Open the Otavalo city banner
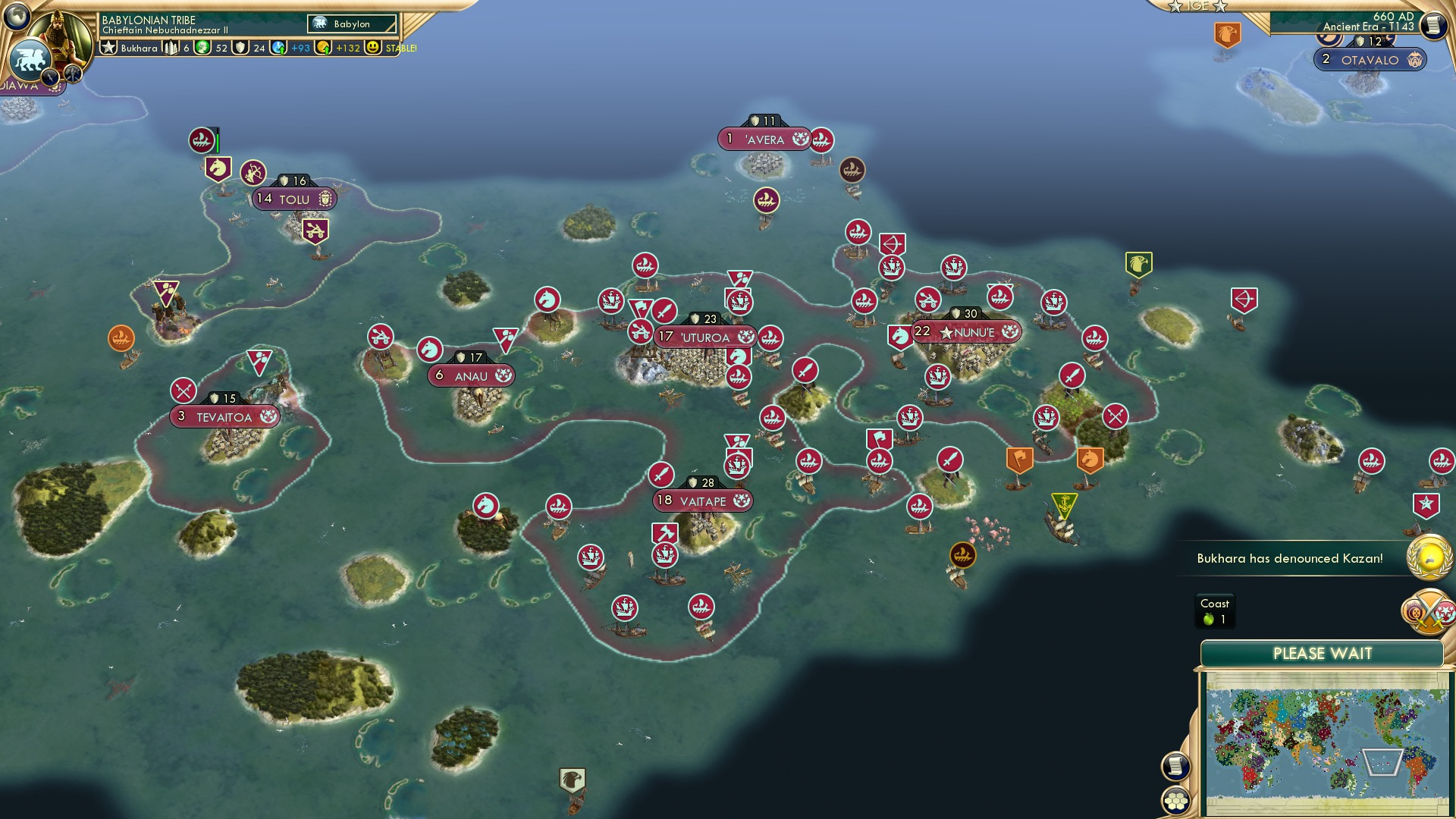The image size is (1456, 819). tap(1370, 60)
